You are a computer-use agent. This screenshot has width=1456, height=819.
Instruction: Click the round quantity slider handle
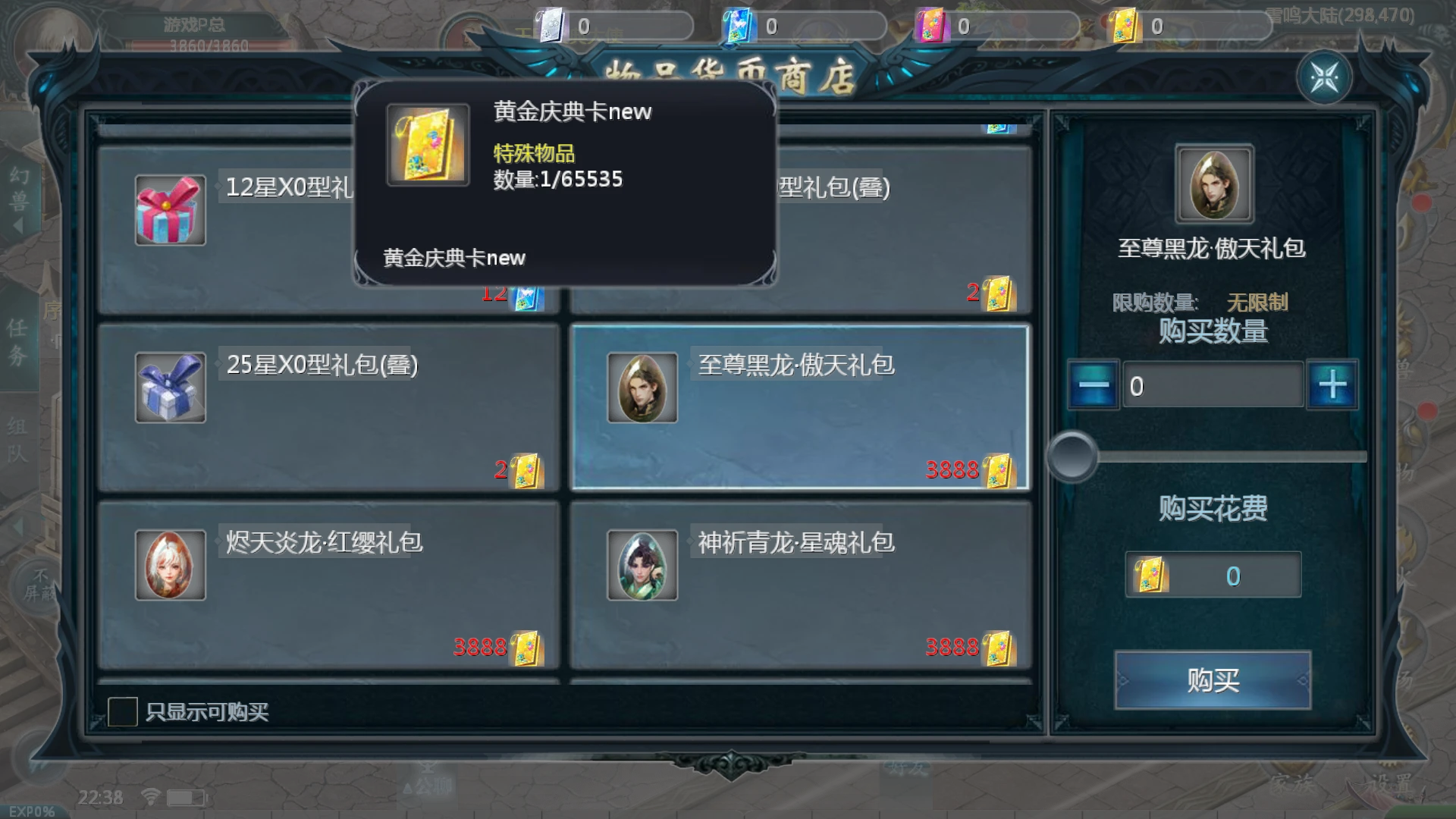point(1073,457)
